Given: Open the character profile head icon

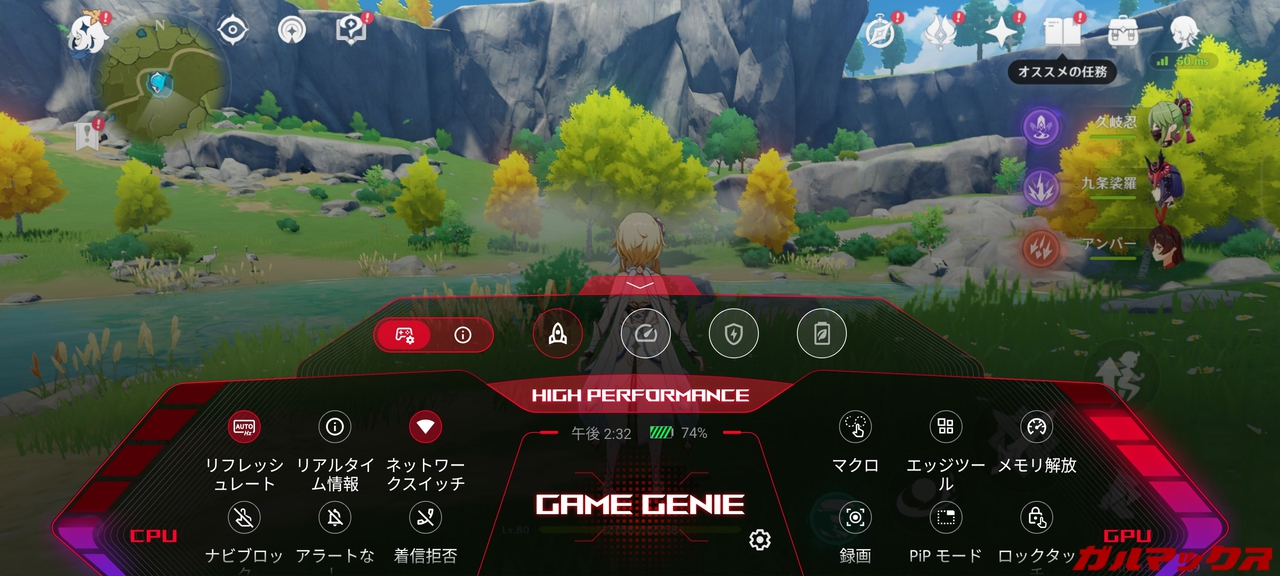Looking at the screenshot, I should pyautogui.click(x=1185, y=32).
